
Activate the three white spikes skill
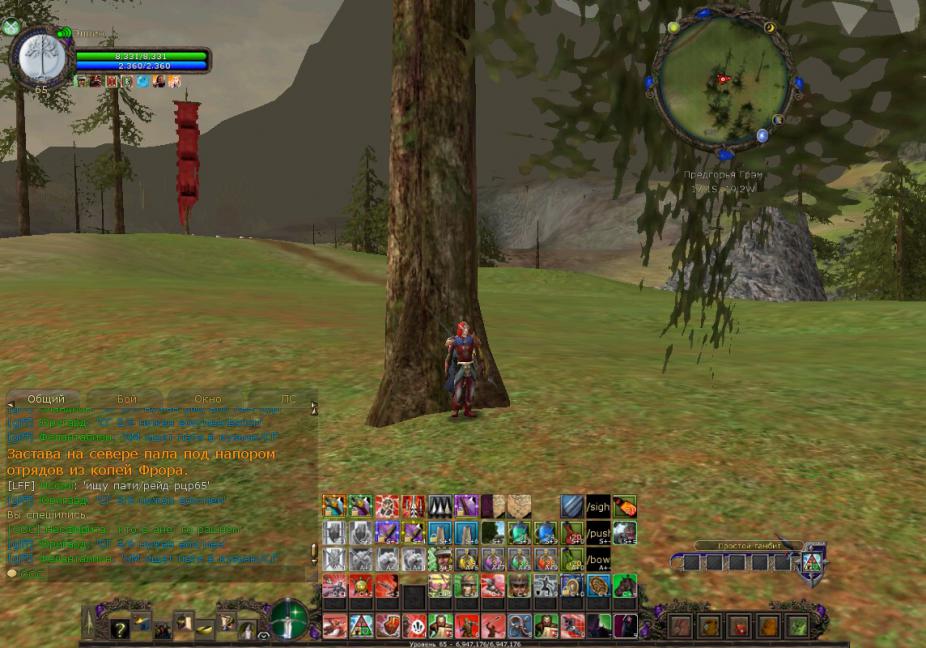click(x=440, y=506)
